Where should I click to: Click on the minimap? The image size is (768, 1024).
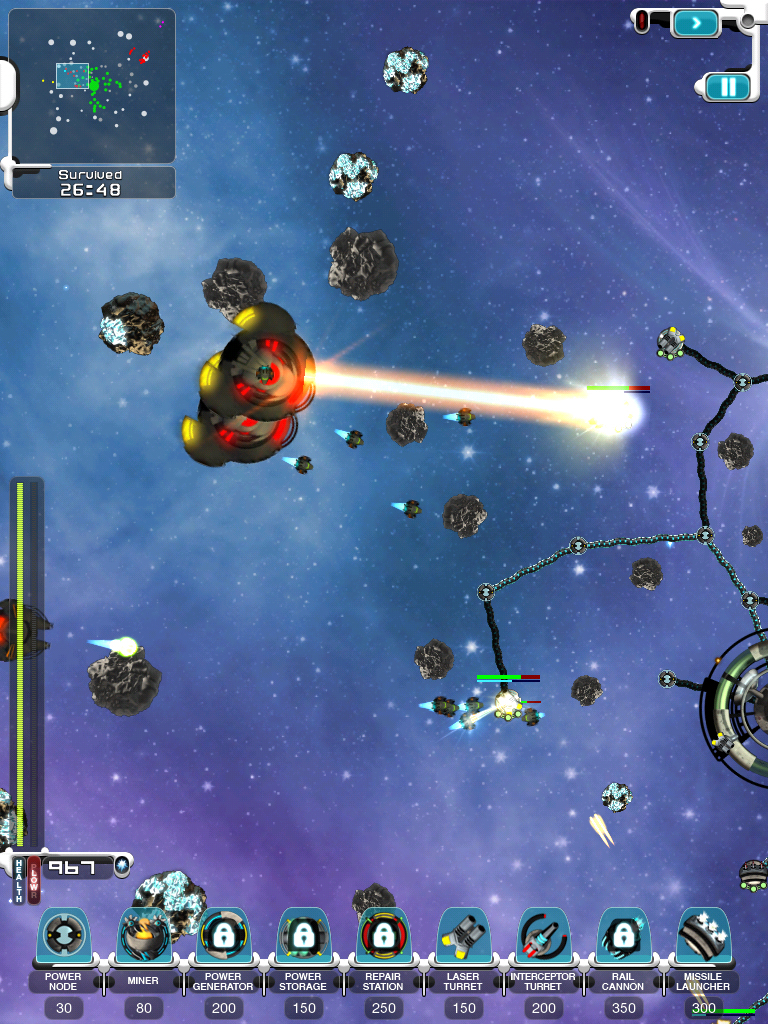pyautogui.click(x=92, y=86)
